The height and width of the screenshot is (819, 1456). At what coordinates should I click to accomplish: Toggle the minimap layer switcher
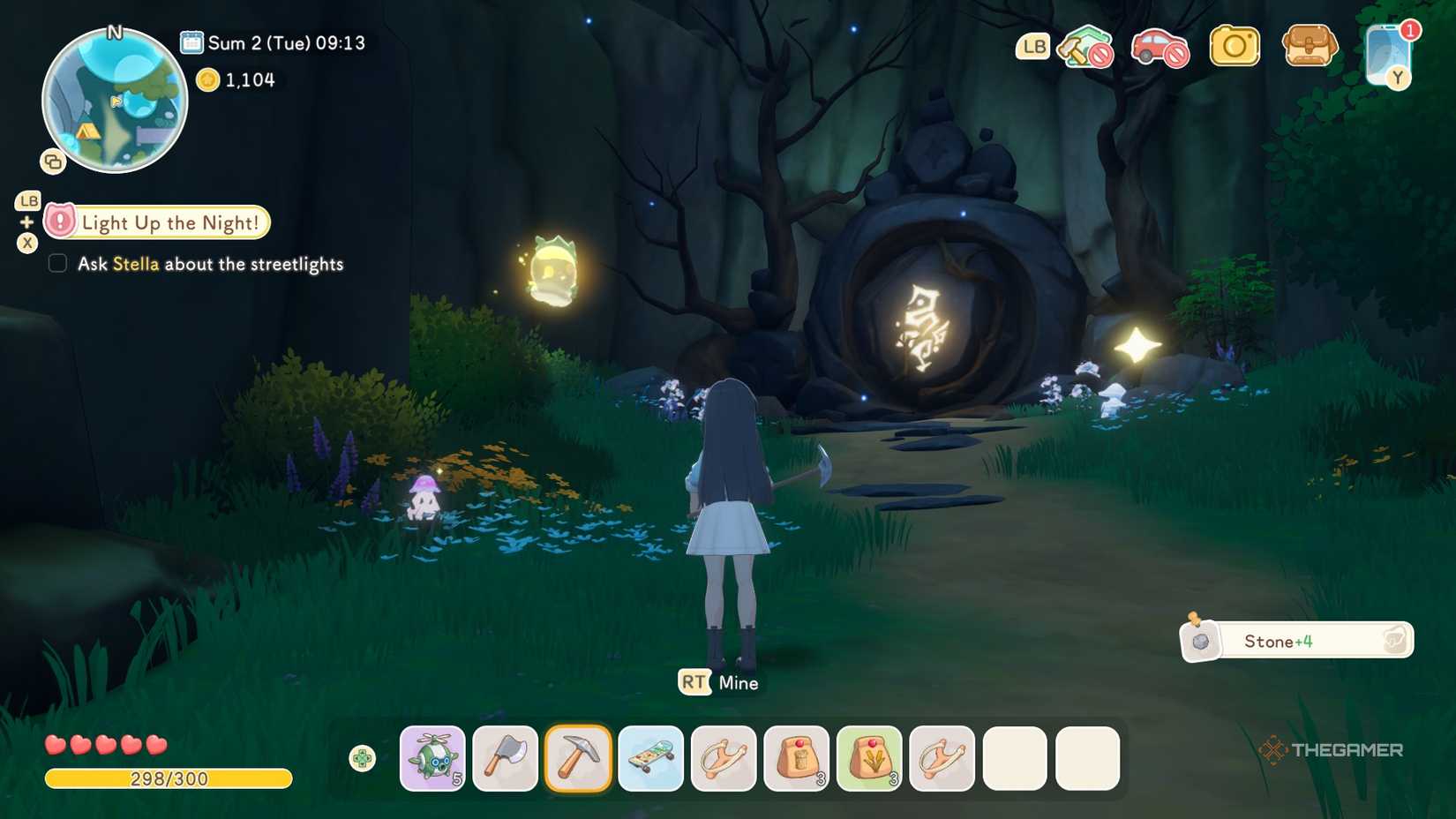click(x=53, y=162)
